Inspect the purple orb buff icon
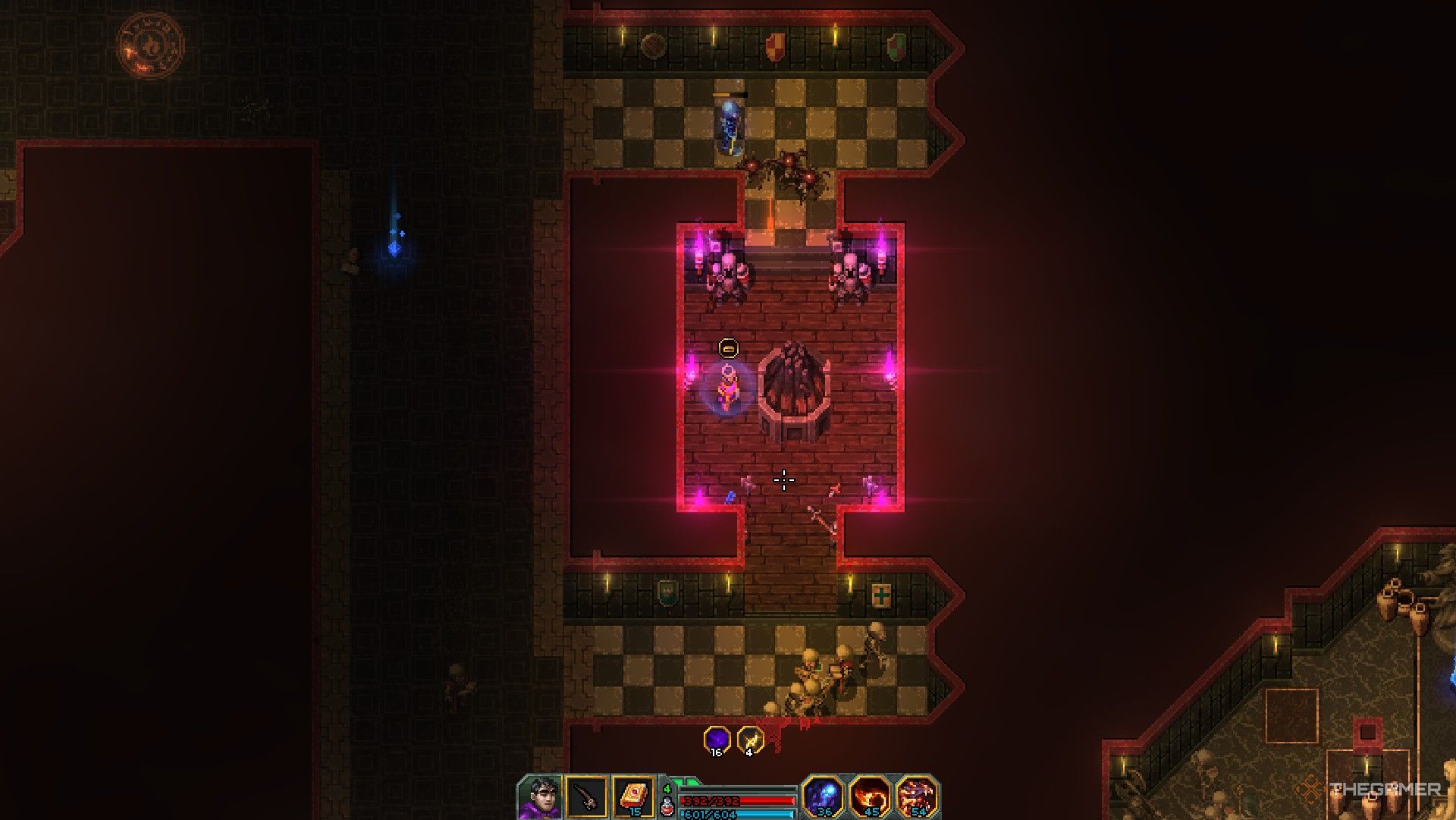 [717, 739]
